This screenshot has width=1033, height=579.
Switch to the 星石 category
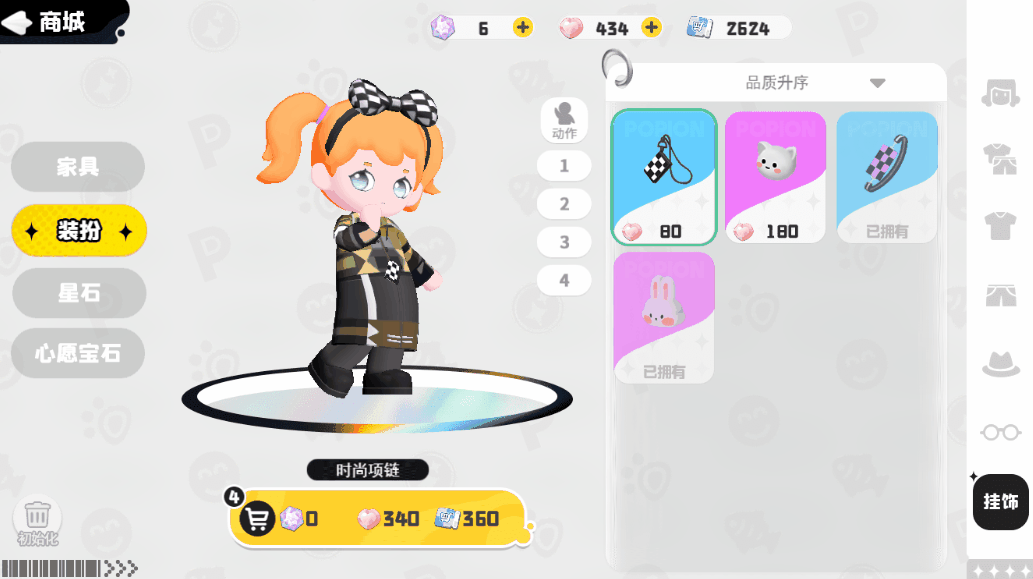click(79, 293)
